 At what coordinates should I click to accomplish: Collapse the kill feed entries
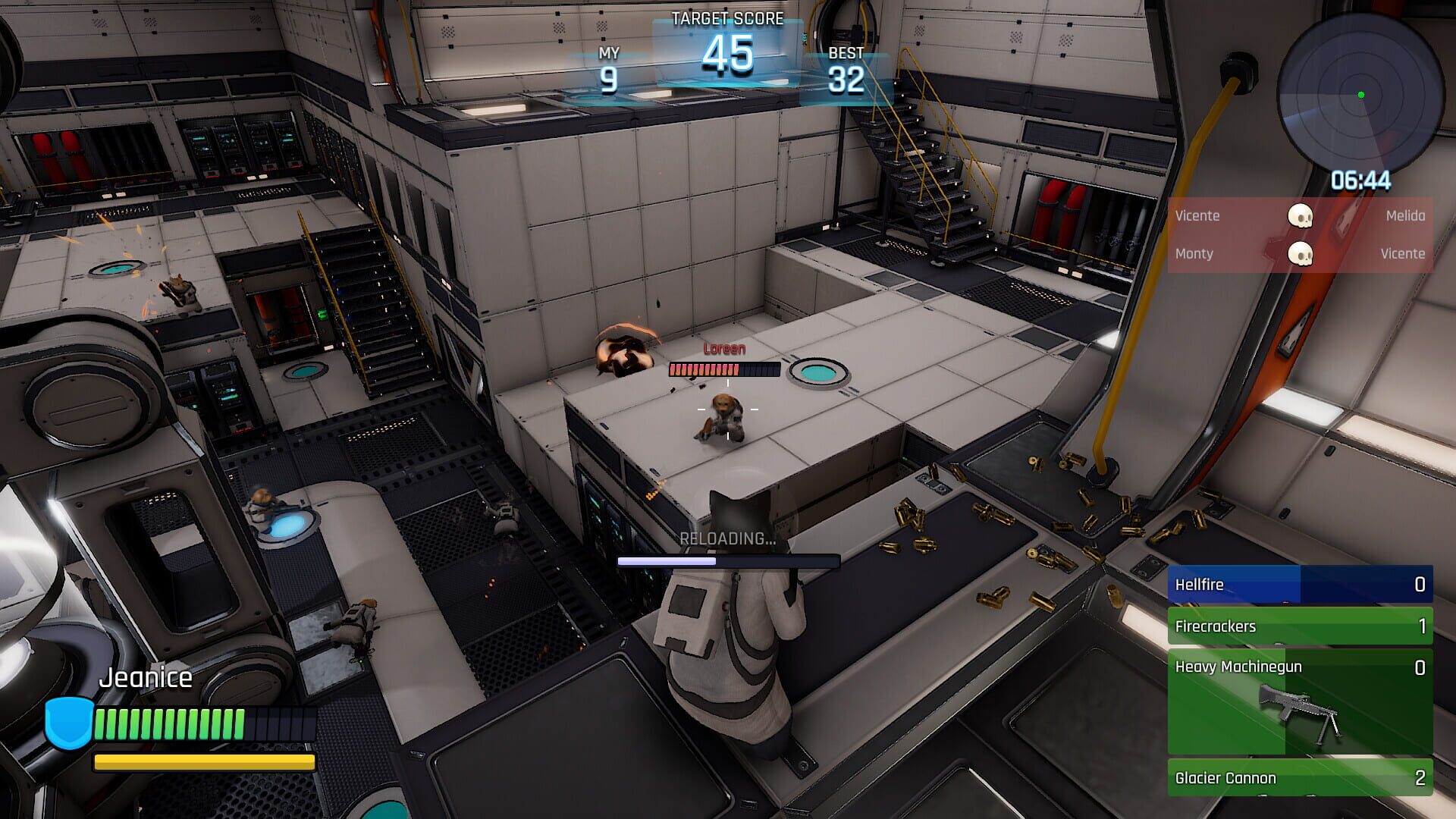coord(1298,234)
